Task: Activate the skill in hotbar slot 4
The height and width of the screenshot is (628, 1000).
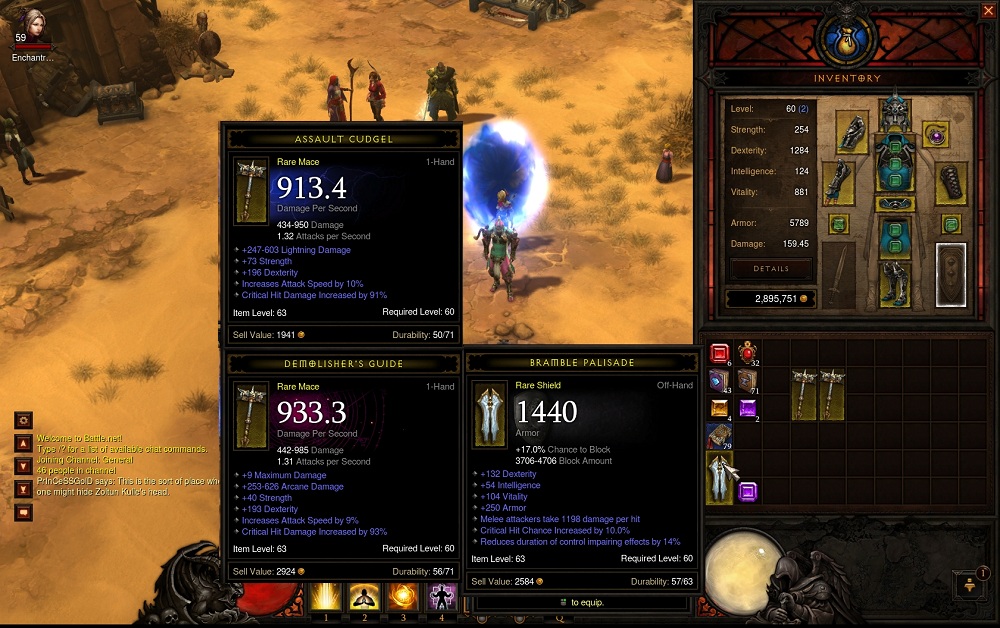Action: click(x=442, y=597)
